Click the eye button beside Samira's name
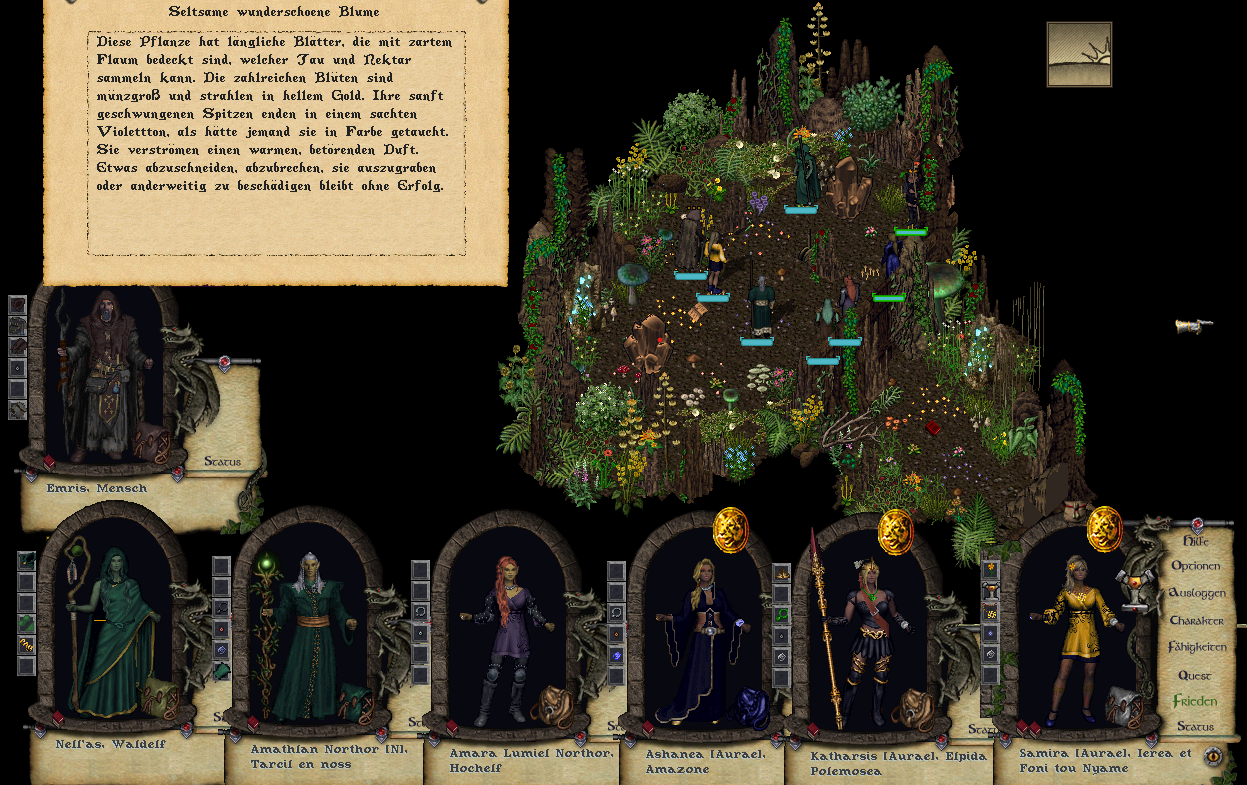This screenshot has height=785, width=1247. click(1213, 757)
